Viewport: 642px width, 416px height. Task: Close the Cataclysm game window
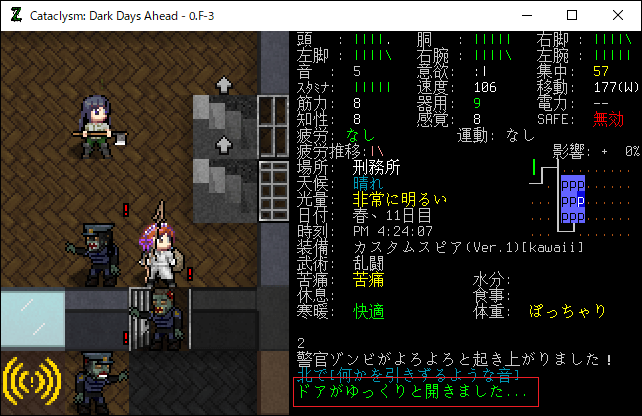coord(618,15)
